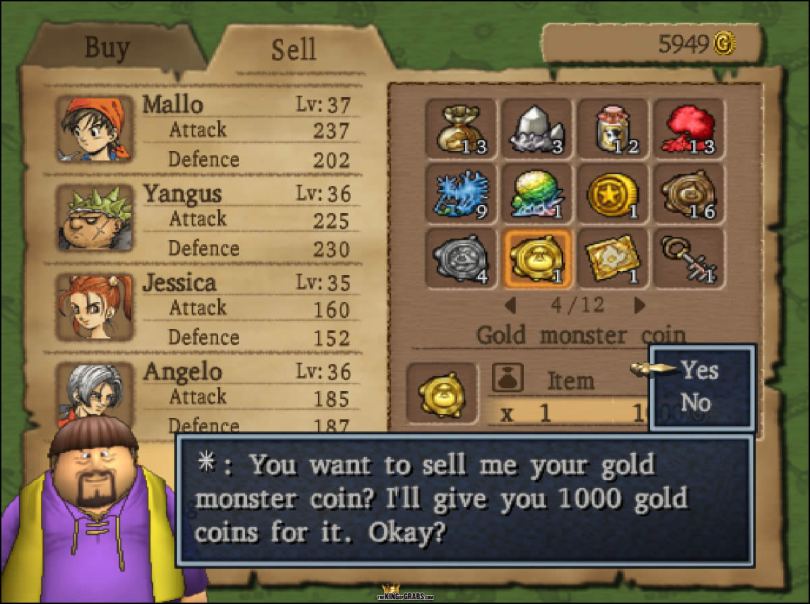Select the Sell tab
This screenshot has width=810, height=604.
293,50
